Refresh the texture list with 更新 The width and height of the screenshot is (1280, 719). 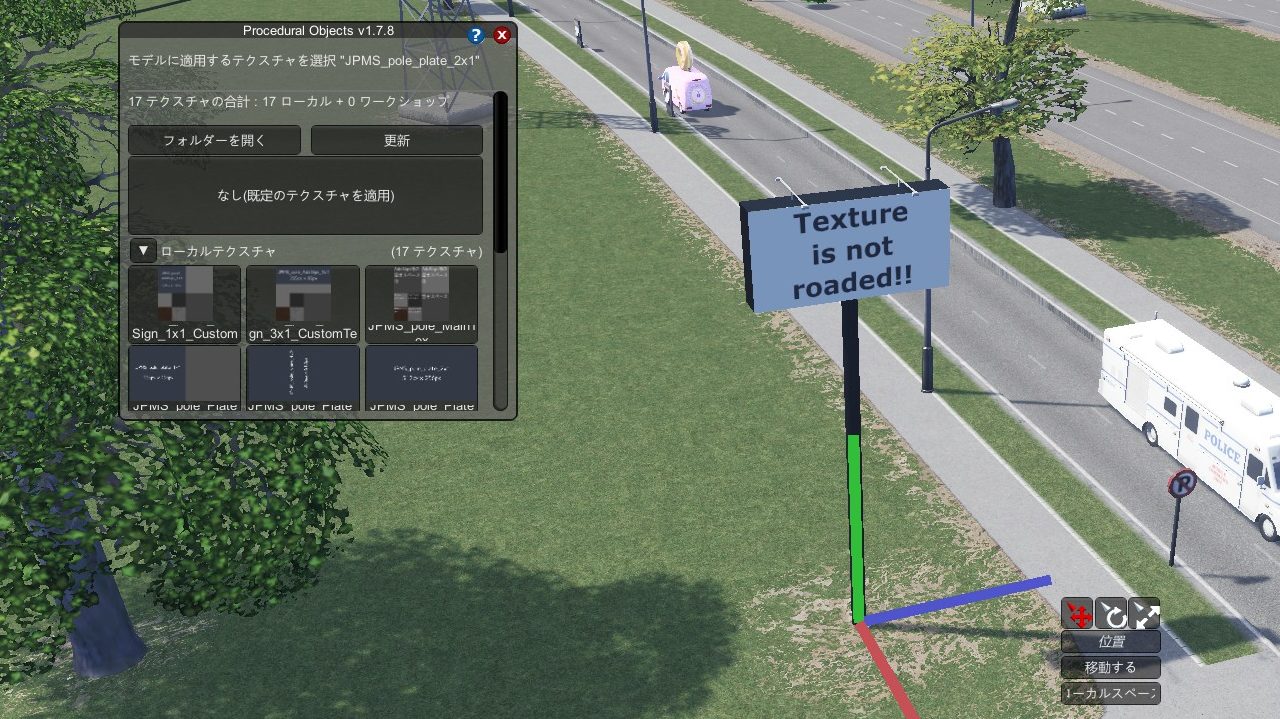tap(396, 140)
